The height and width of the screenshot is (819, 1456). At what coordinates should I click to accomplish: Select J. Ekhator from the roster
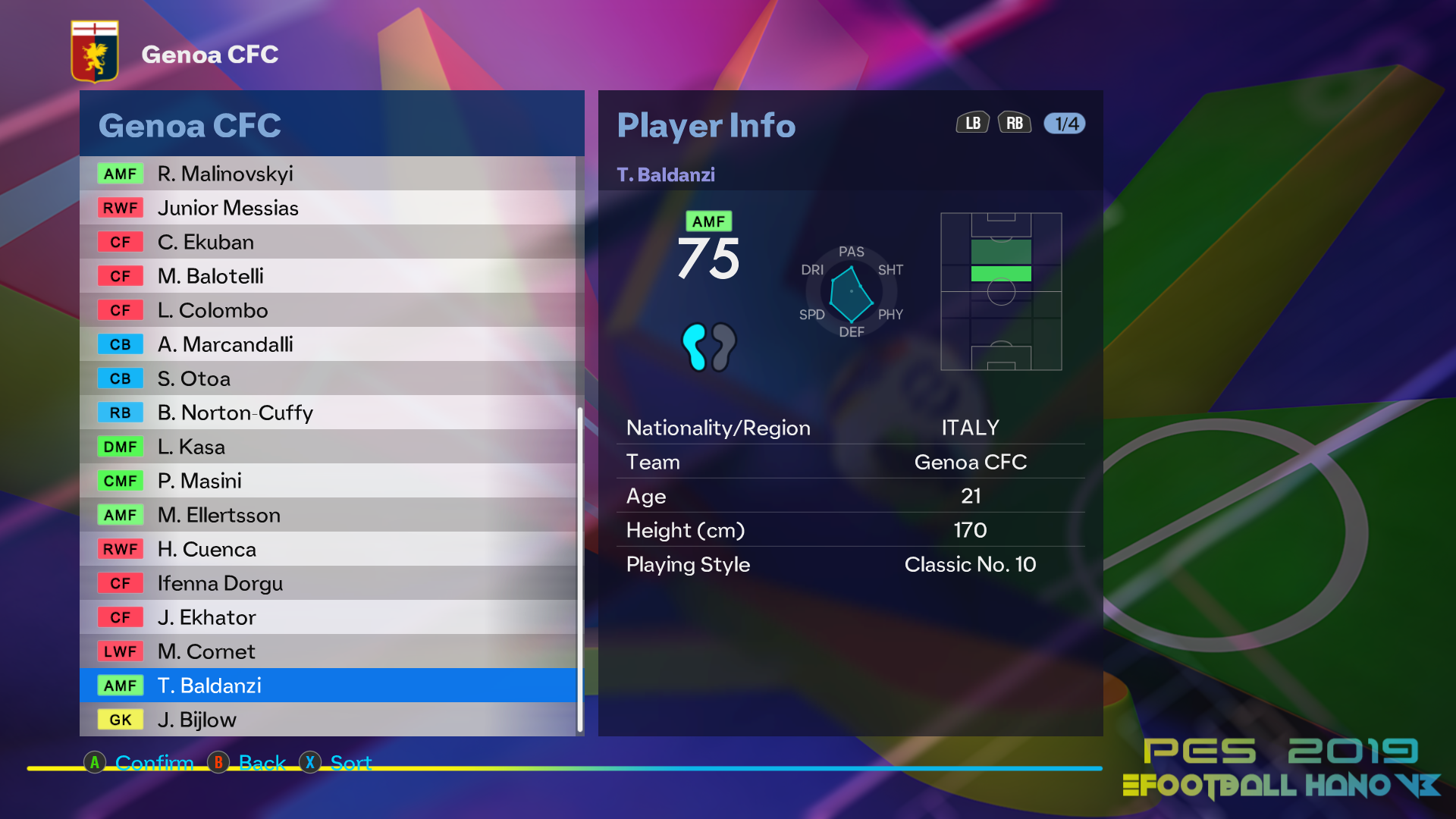(328, 617)
